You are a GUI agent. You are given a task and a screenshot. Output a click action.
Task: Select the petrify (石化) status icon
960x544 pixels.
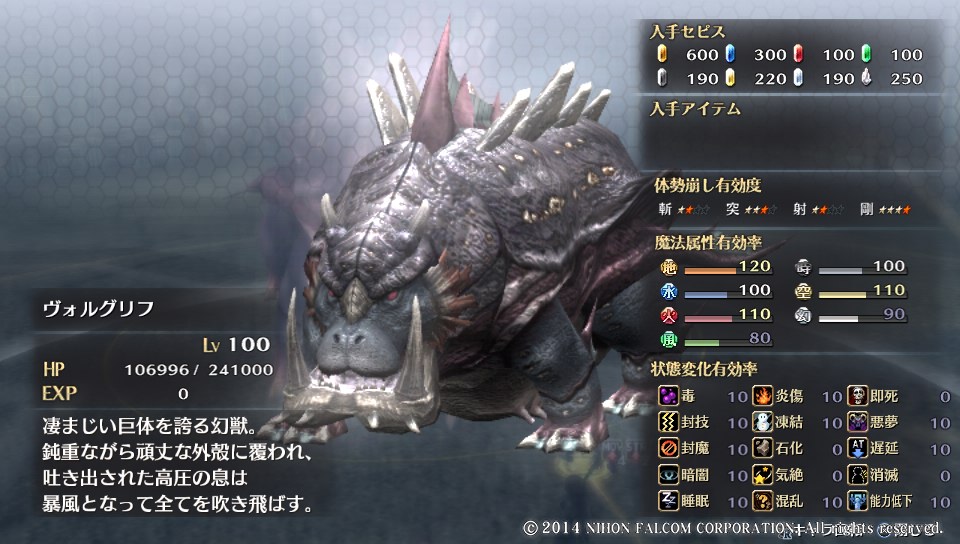click(x=763, y=449)
